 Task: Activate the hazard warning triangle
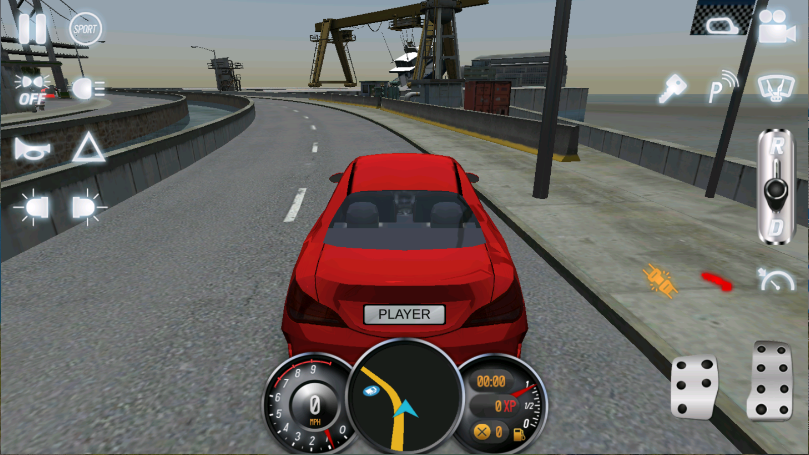(x=88, y=149)
